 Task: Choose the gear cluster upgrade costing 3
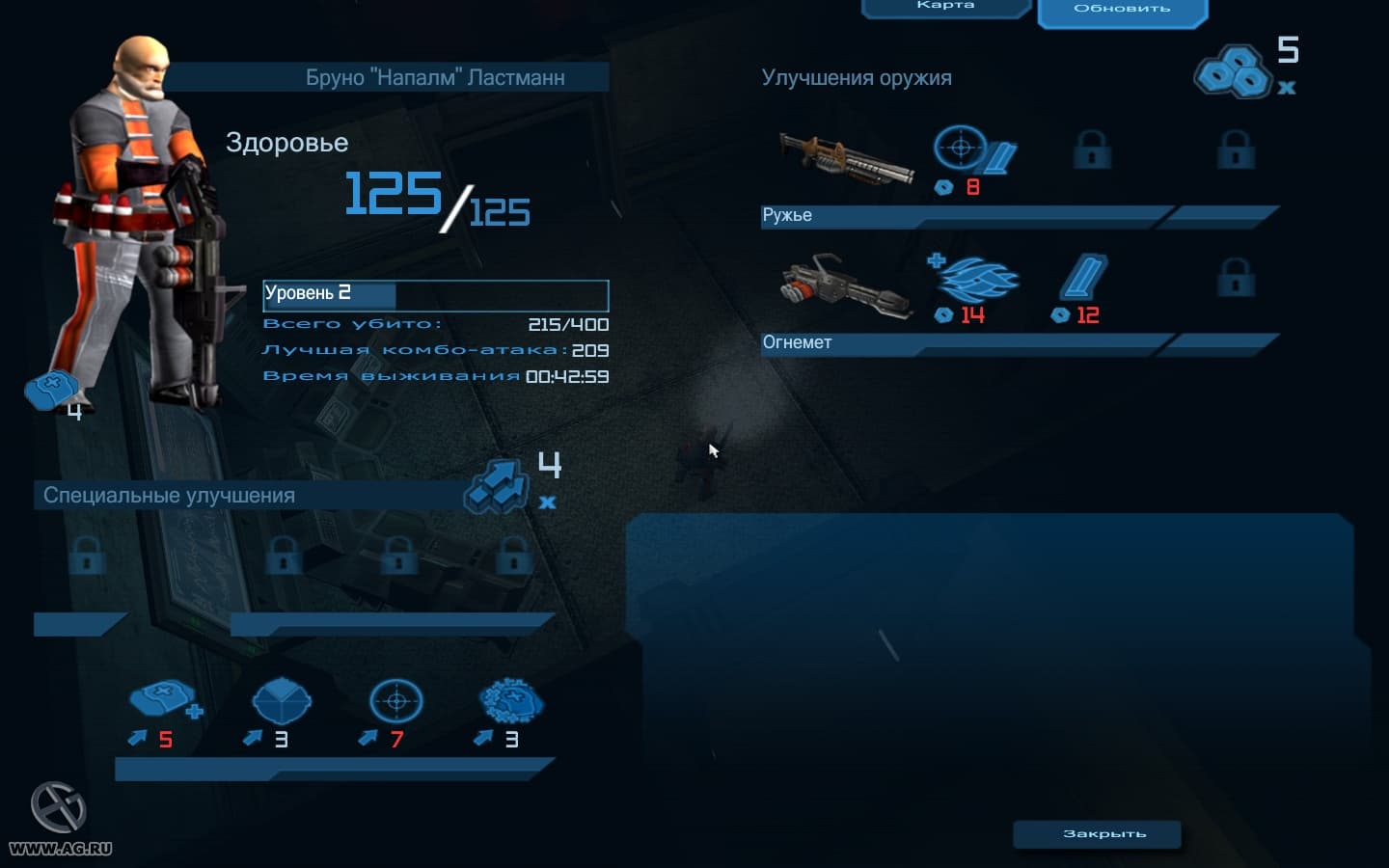(x=511, y=703)
